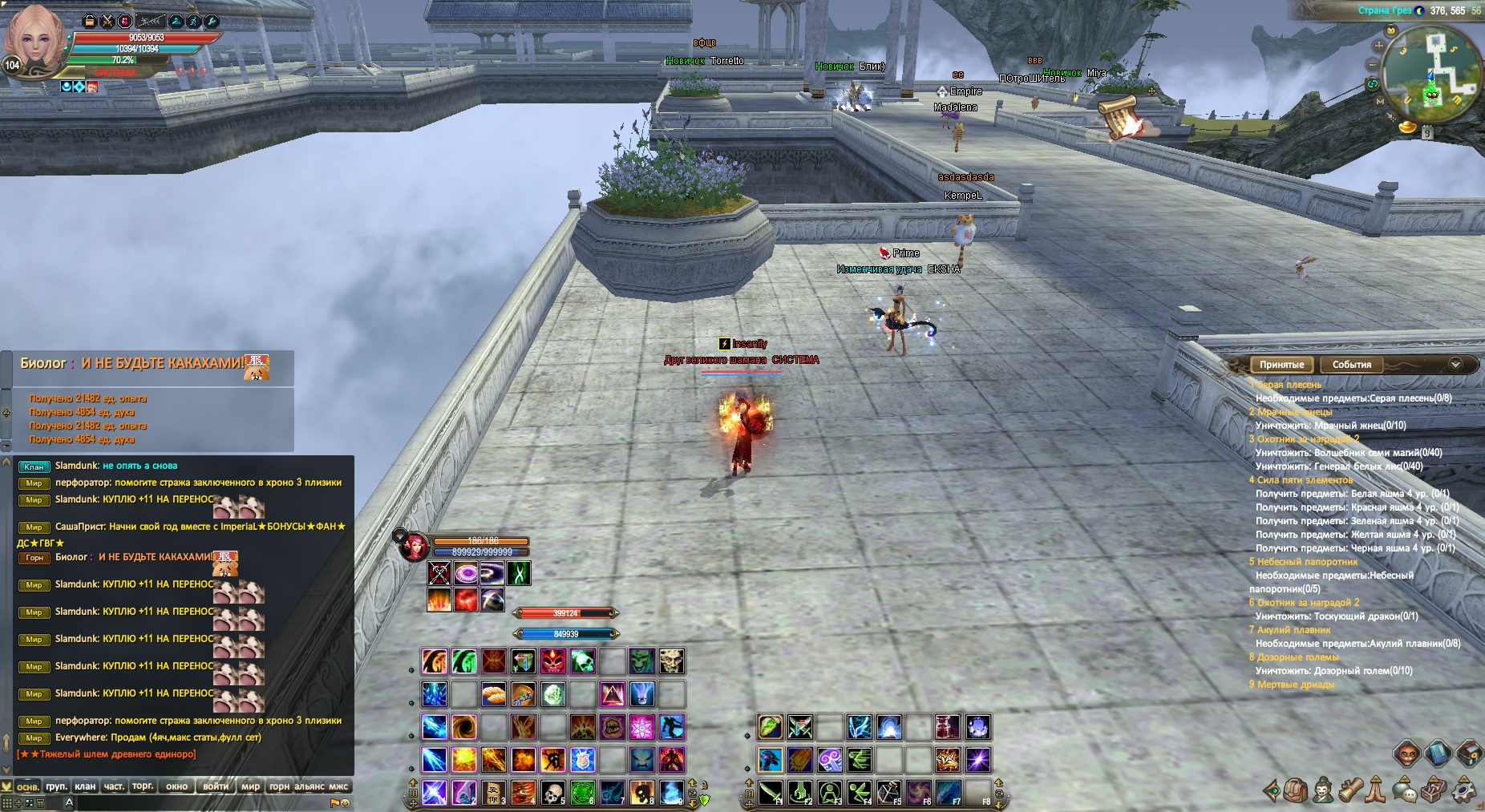Switch to the Принятые quest tab

[x=1281, y=365]
